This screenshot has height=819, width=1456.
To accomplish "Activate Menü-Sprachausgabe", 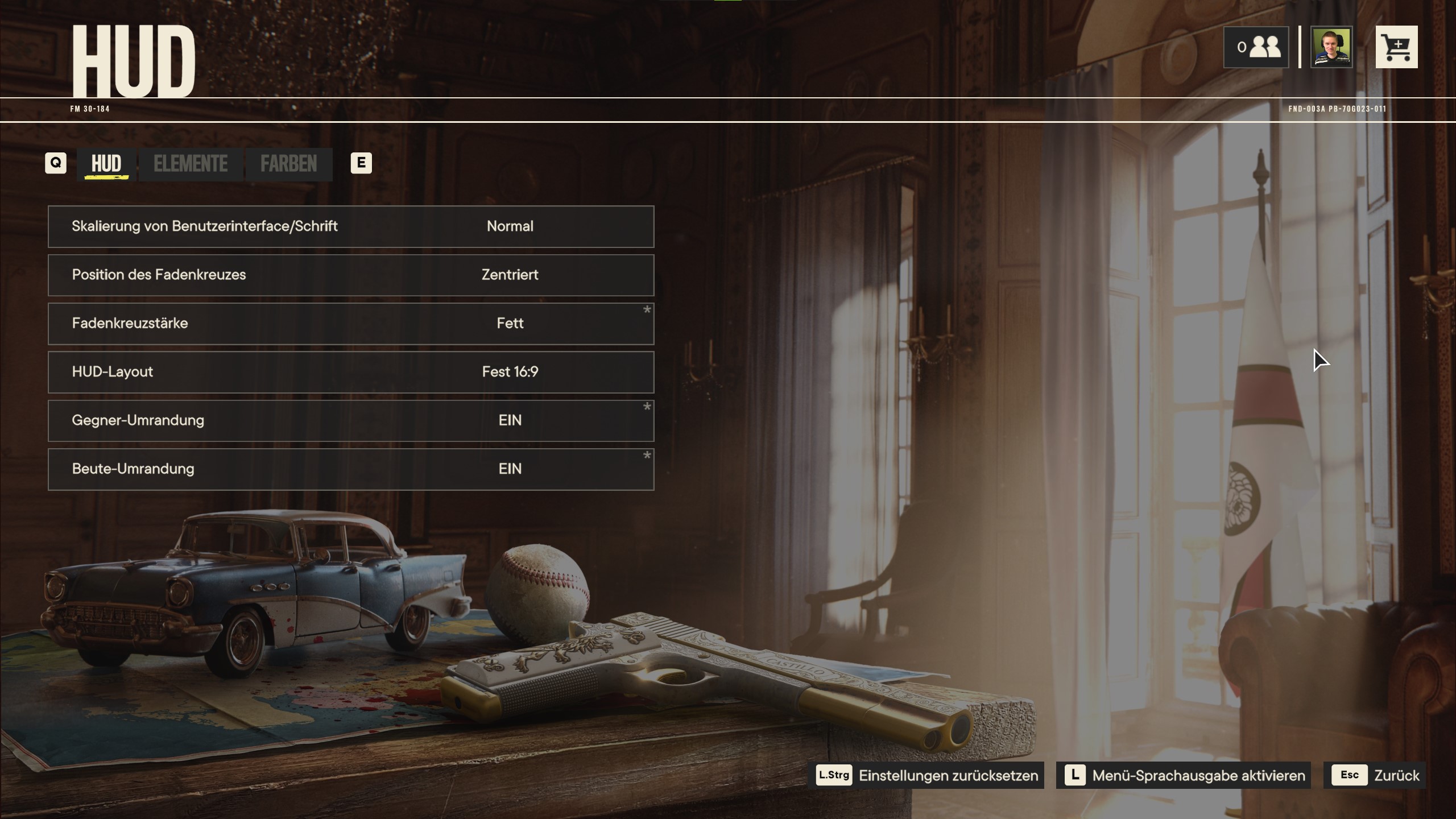I will [1184, 775].
